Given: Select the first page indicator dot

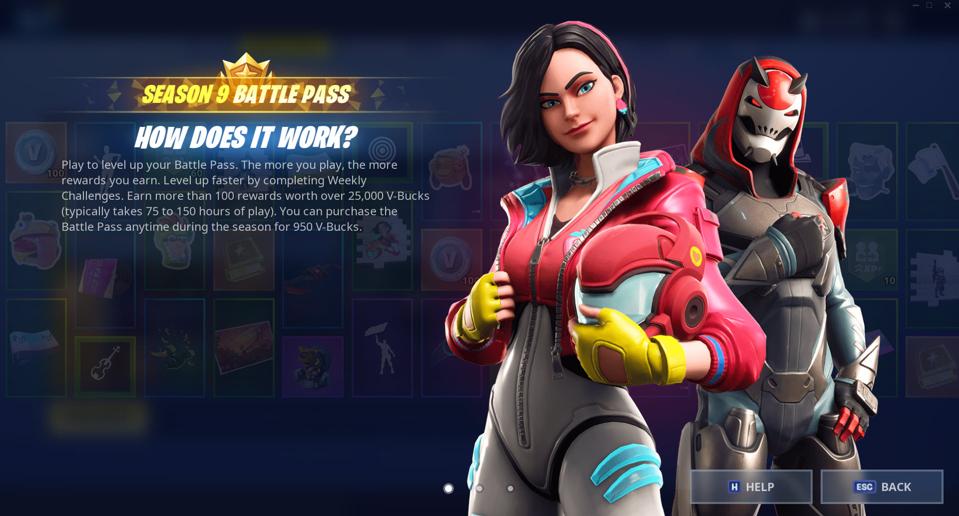Looking at the screenshot, I should 448,489.
